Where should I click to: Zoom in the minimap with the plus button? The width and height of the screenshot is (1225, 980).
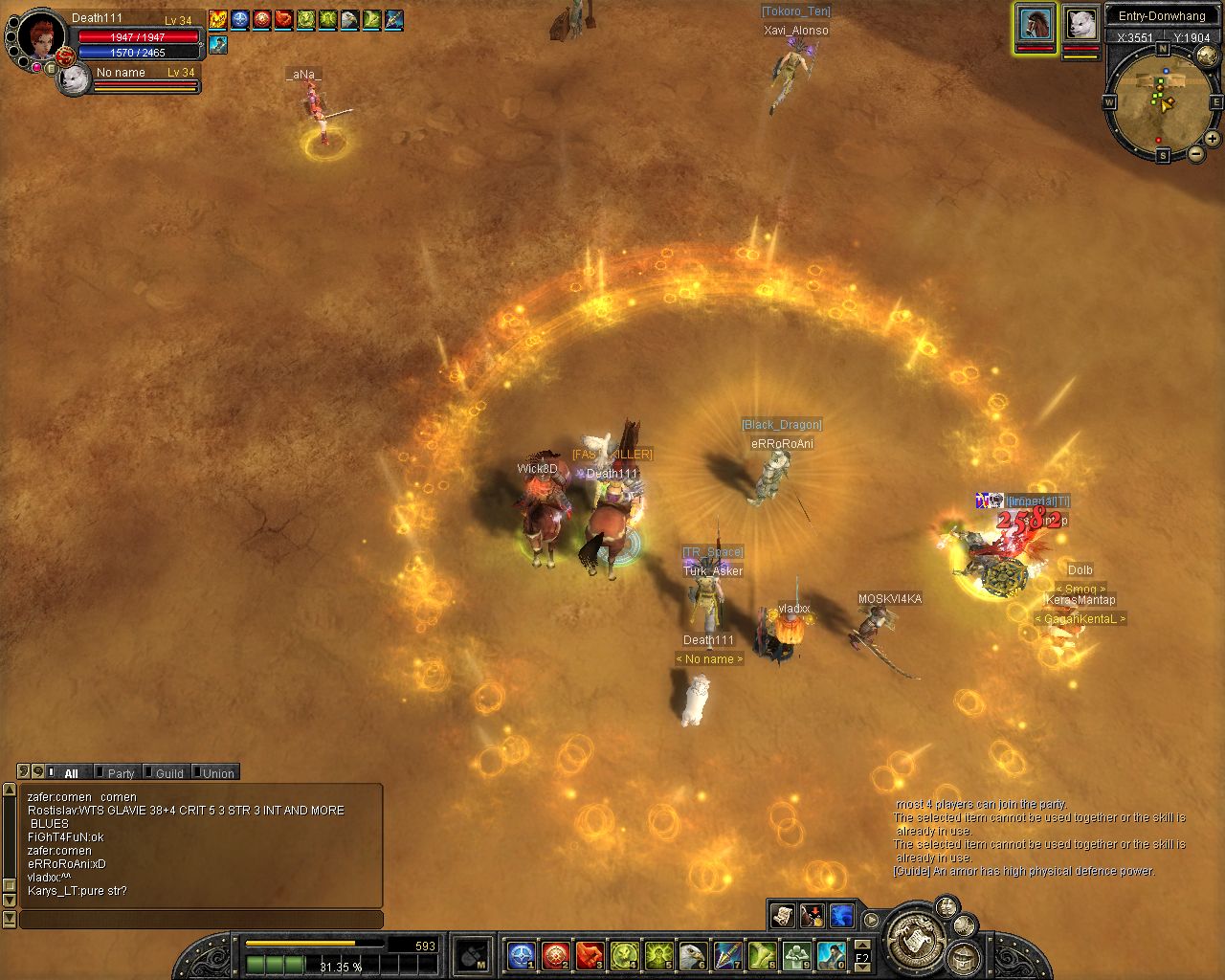click(1212, 139)
